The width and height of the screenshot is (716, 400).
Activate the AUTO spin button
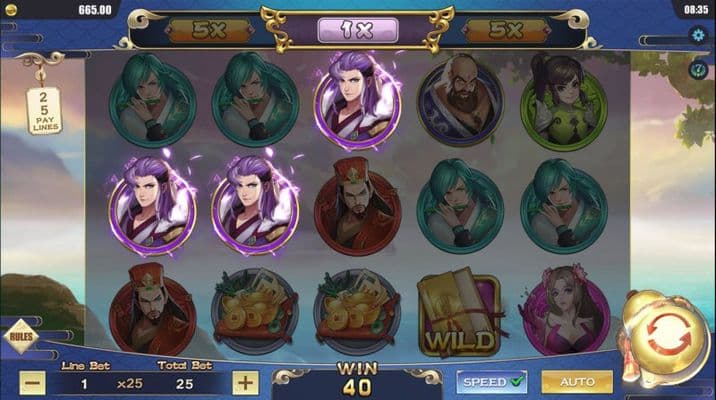point(577,381)
